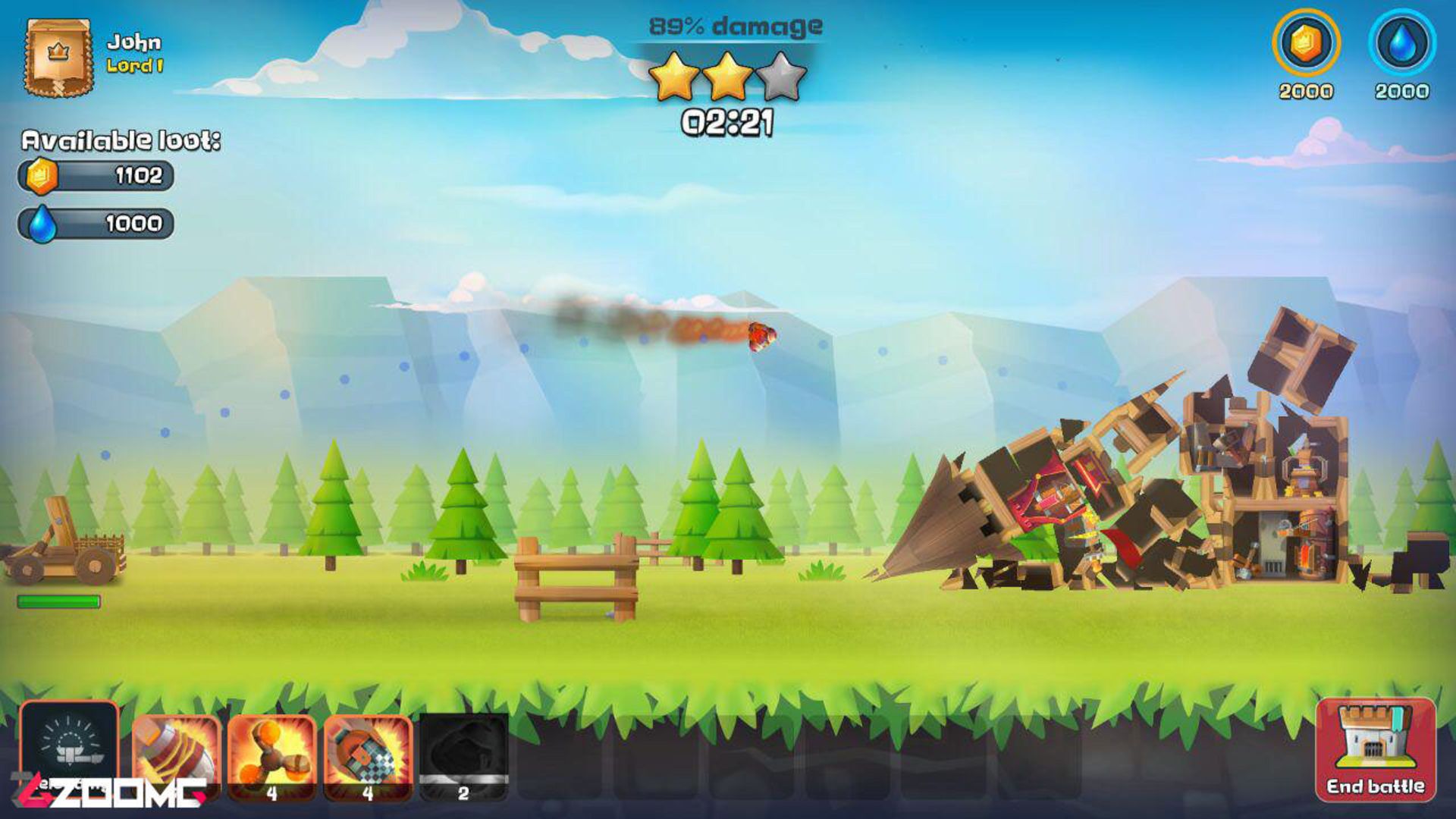
Task: Tap the gold coin resource icon
Action: (1305, 43)
